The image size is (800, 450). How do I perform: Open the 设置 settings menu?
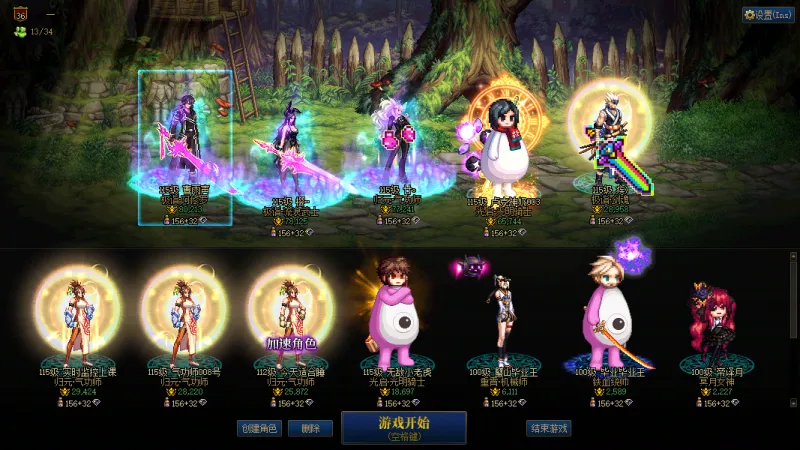point(768,15)
